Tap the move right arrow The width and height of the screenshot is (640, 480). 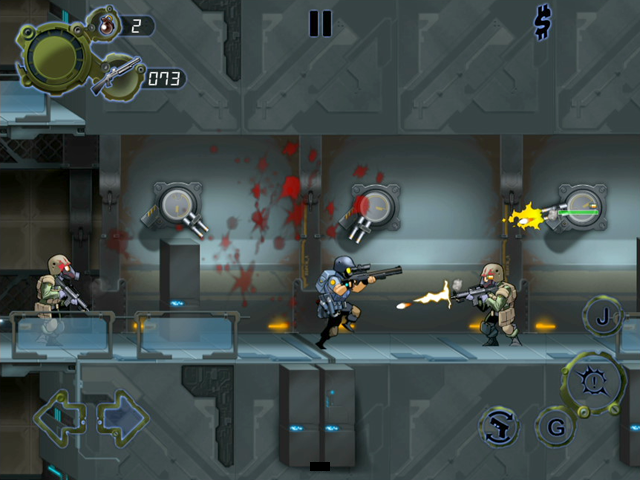pyautogui.click(x=123, y=417)
